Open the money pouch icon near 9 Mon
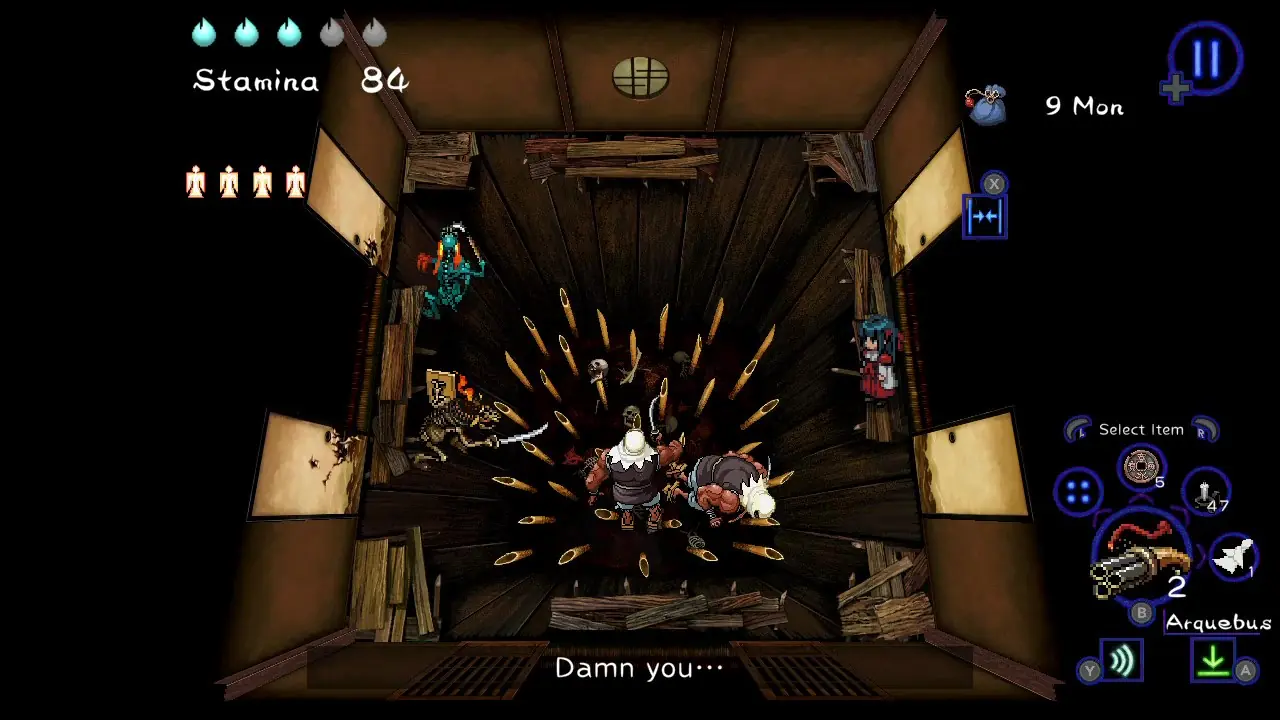 point(985,104)
